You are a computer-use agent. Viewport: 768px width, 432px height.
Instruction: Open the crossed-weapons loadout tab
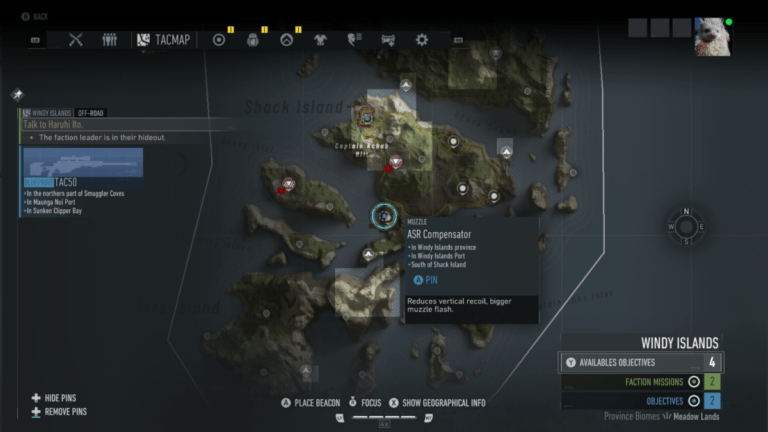76,40
